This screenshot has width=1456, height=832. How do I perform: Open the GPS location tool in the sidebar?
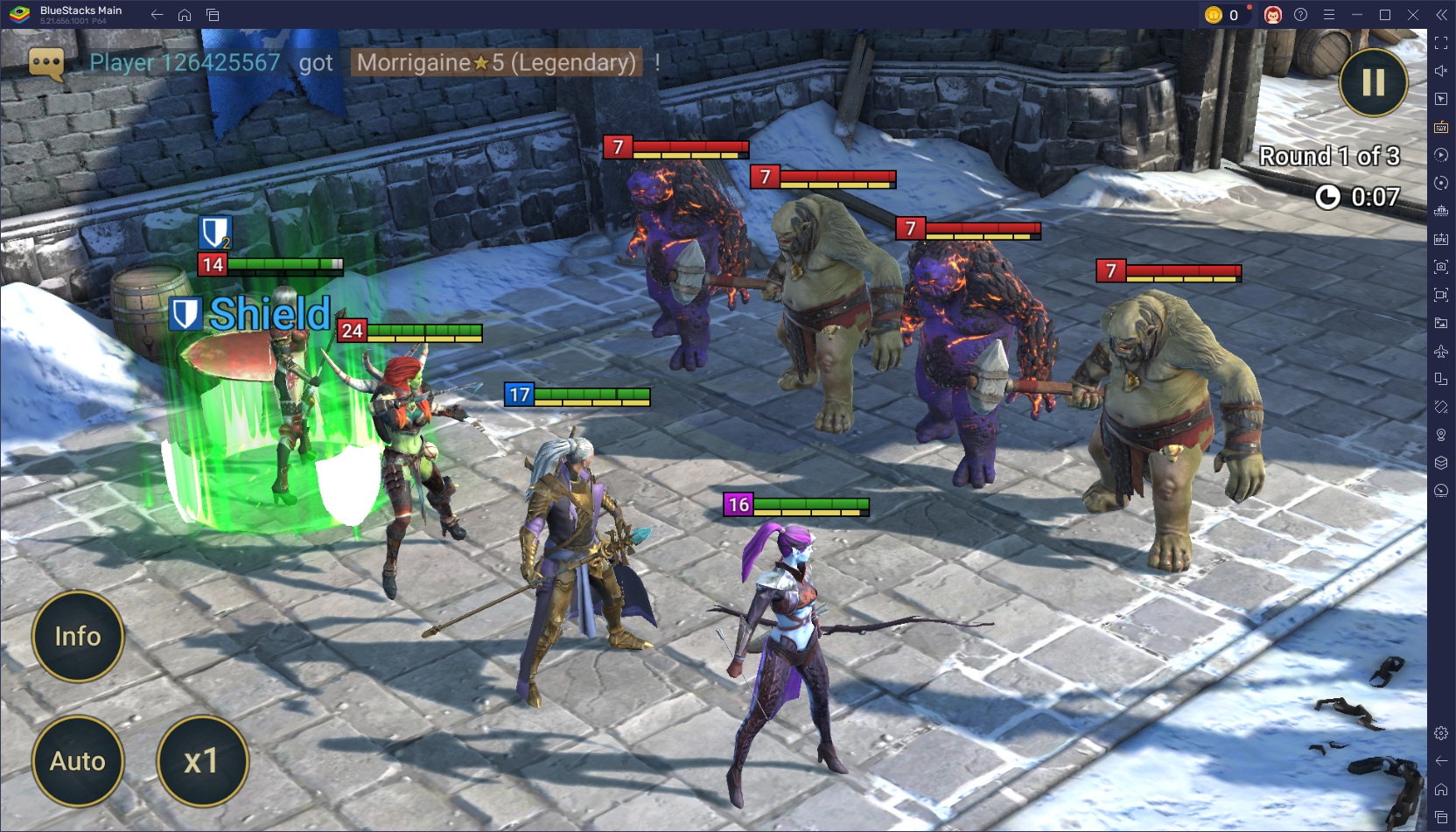(1440, 435)
